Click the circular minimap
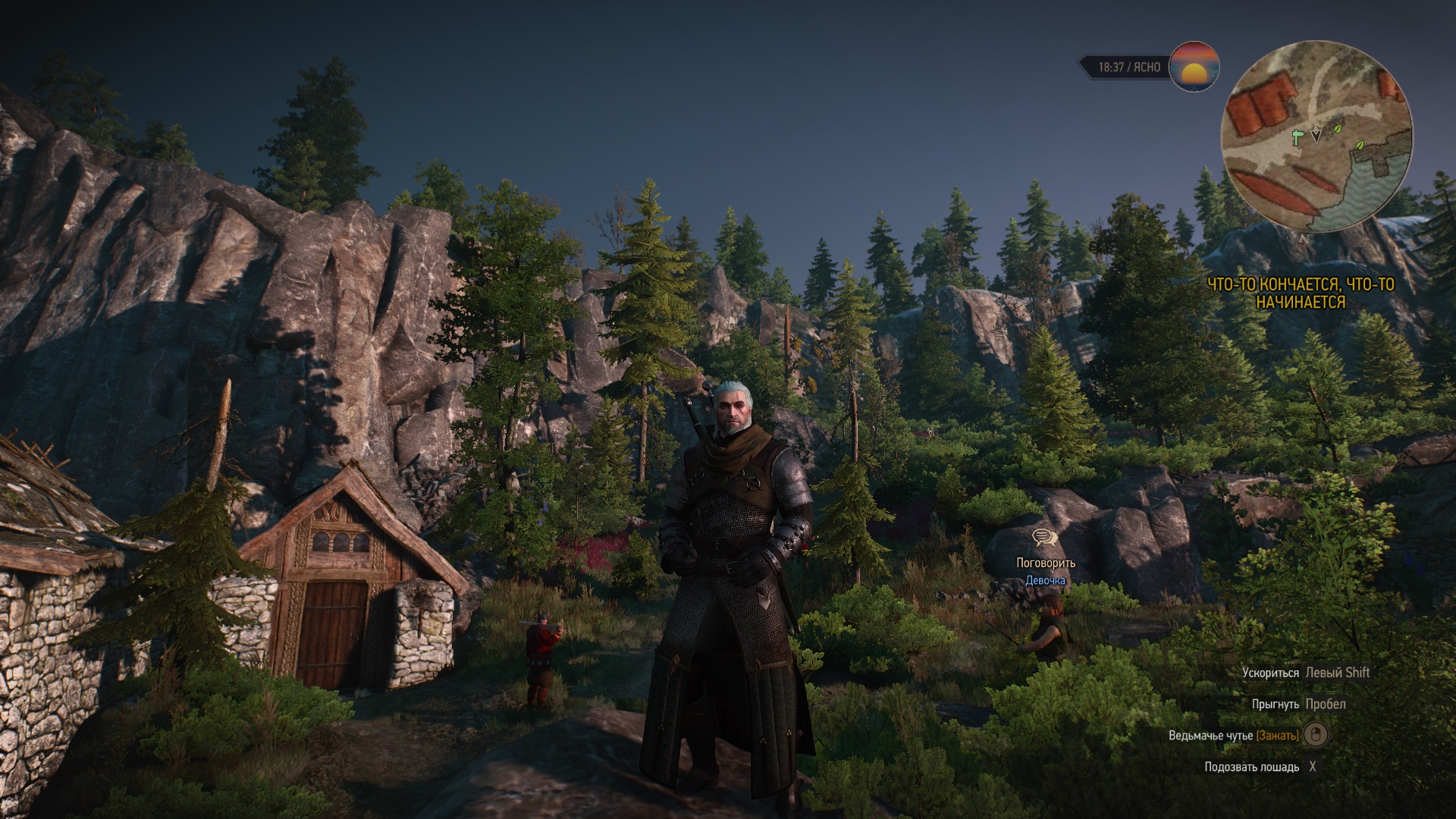This screenshot has width=1456, height=819. click(x=1316, y=137)
